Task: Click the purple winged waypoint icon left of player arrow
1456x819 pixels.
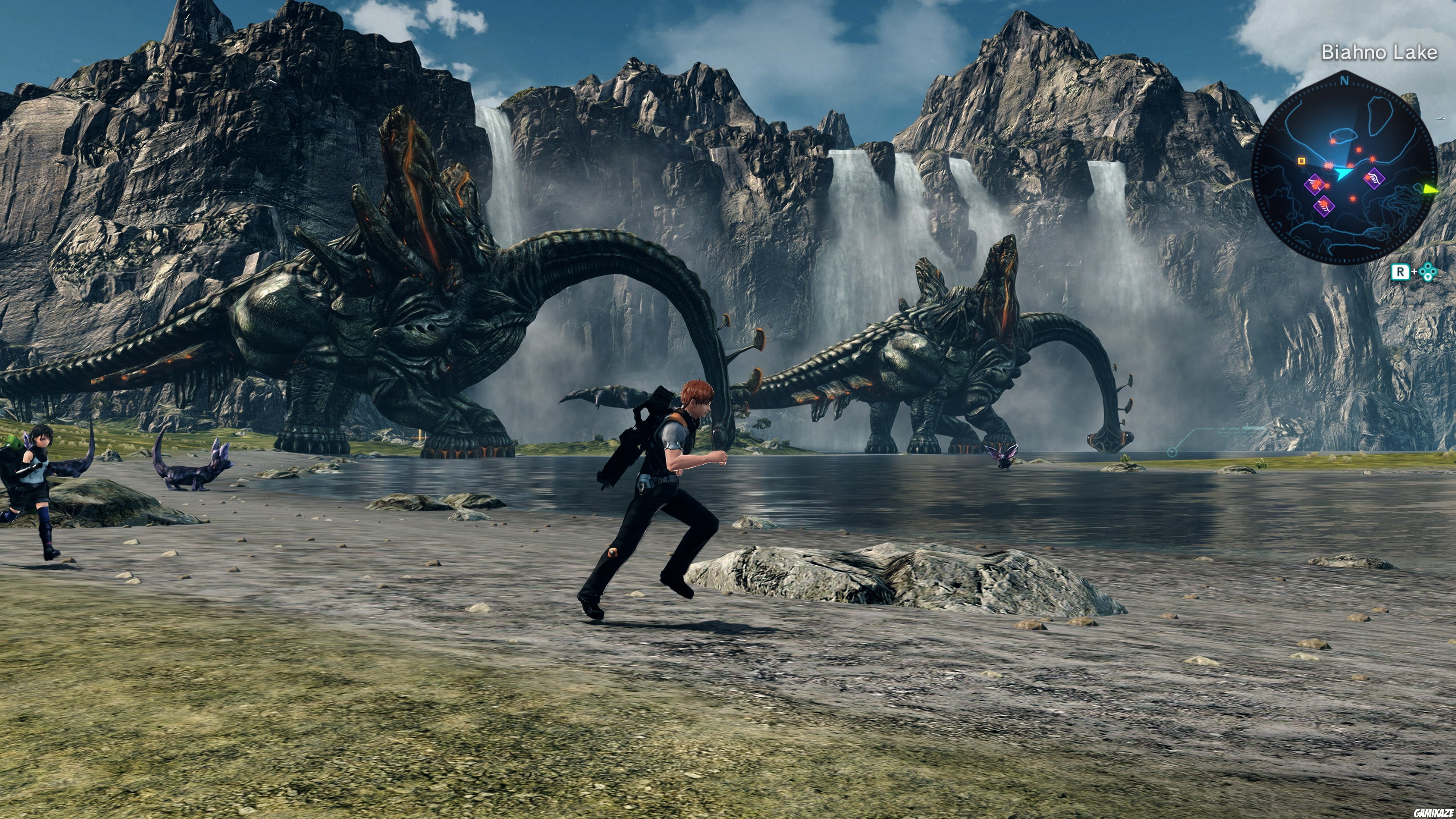Action: pyautogui.click(x=1315, y=185)
